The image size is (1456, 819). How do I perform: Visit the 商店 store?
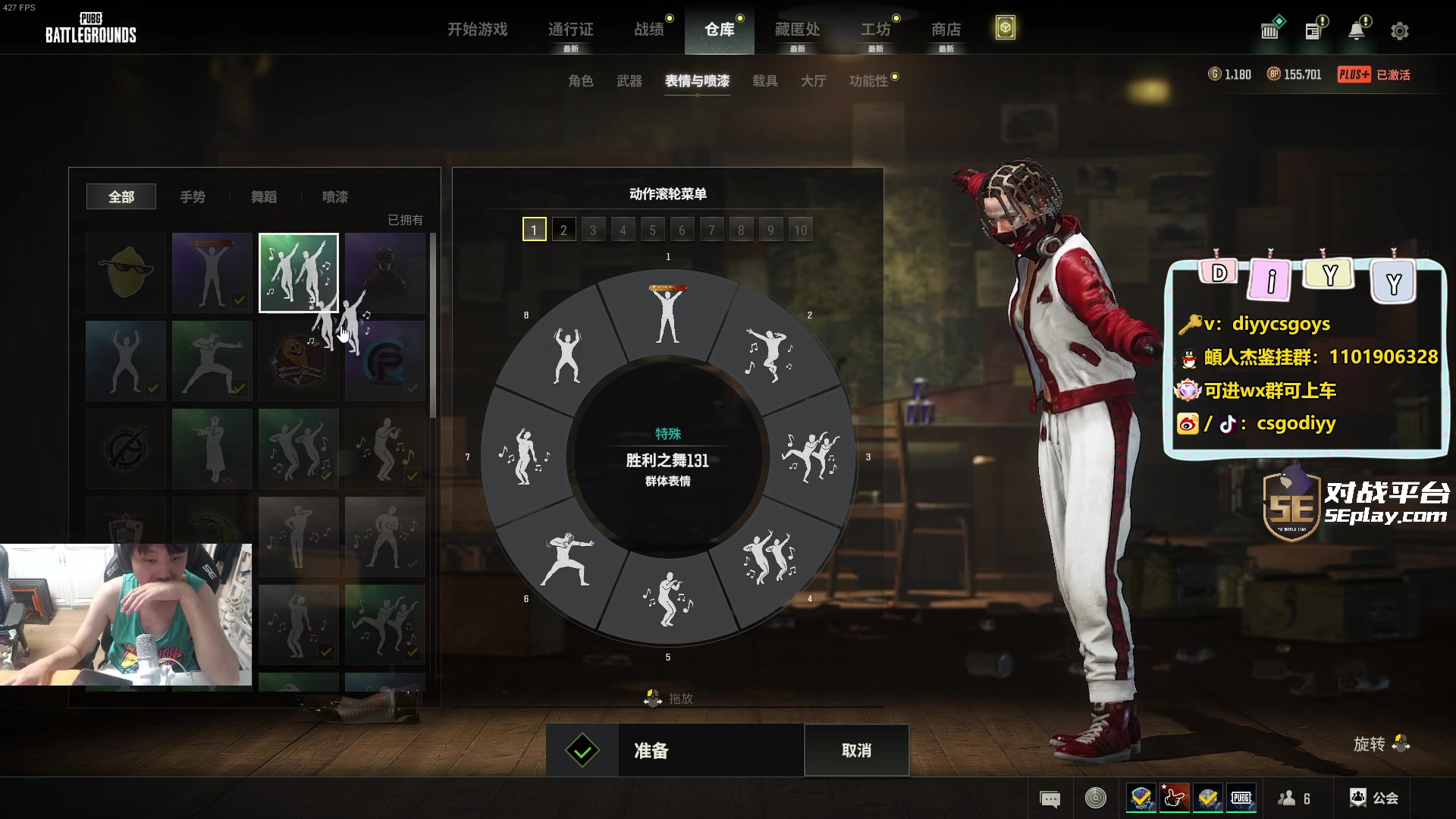946,30
